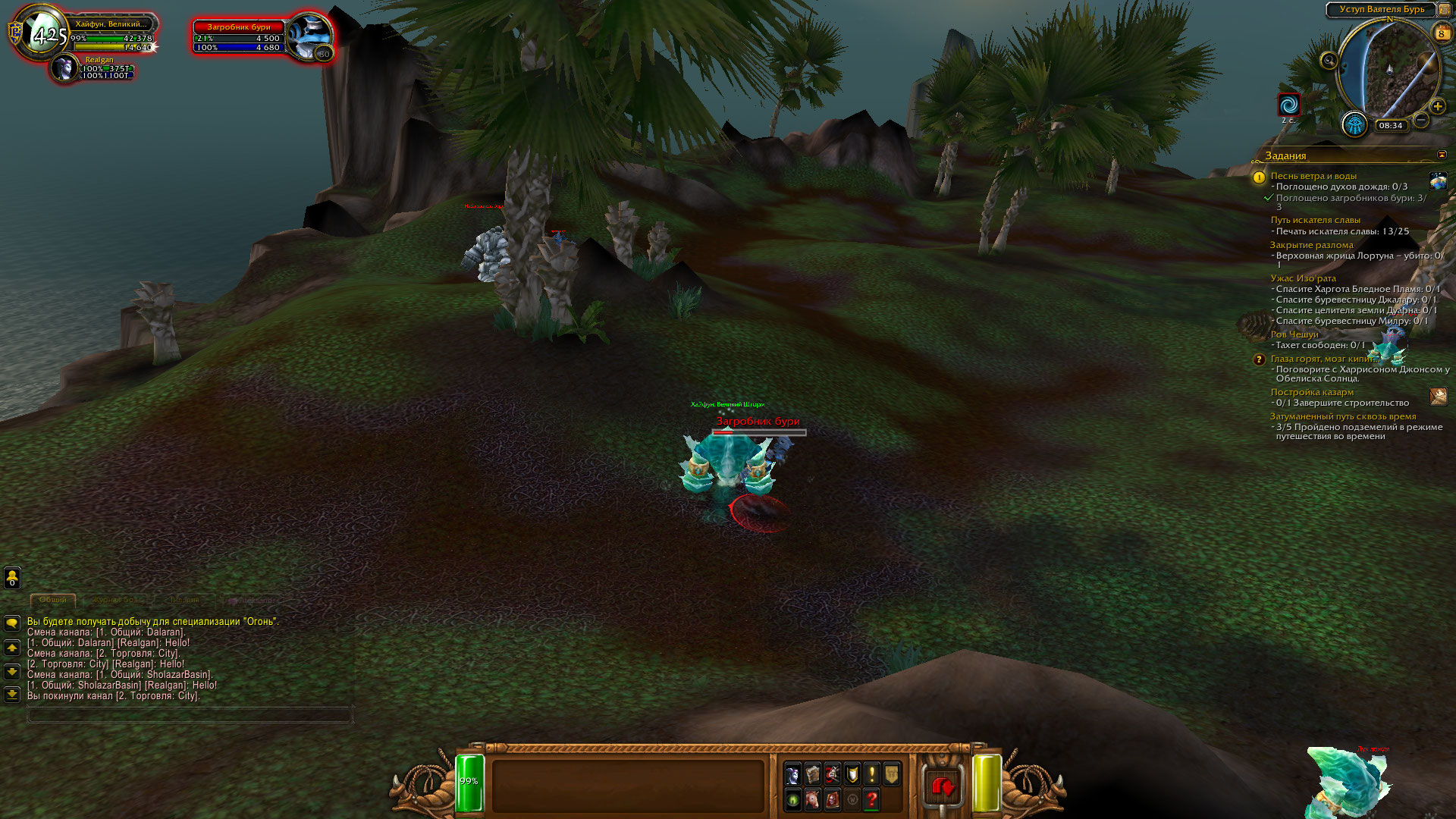Open the friends list social button
Image resolution: width=1456 pixels, height=819 pixels.
[12, 578]
